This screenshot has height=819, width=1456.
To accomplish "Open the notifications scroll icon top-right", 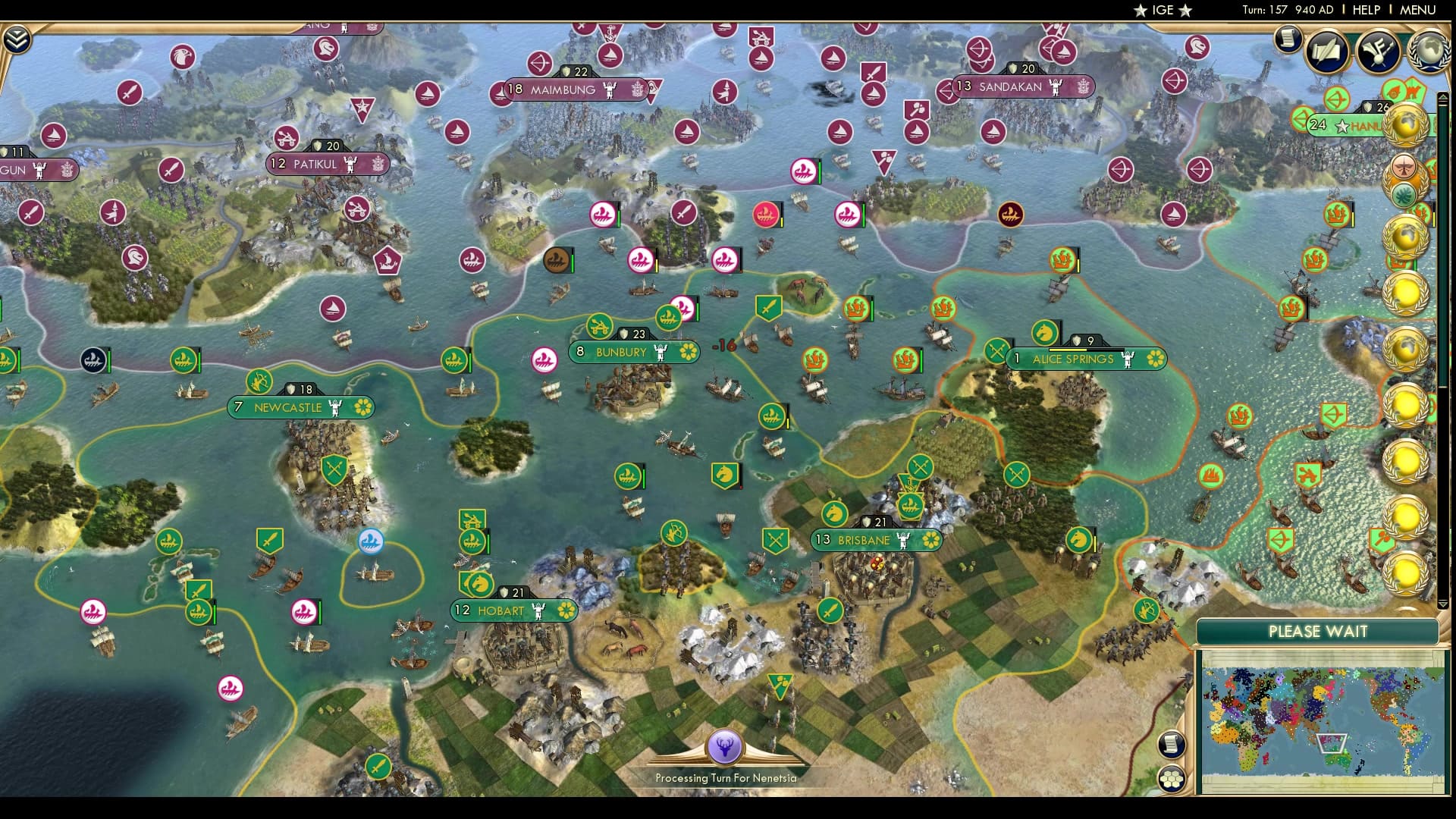I will pyautogui.click(x=1288, y=39).
